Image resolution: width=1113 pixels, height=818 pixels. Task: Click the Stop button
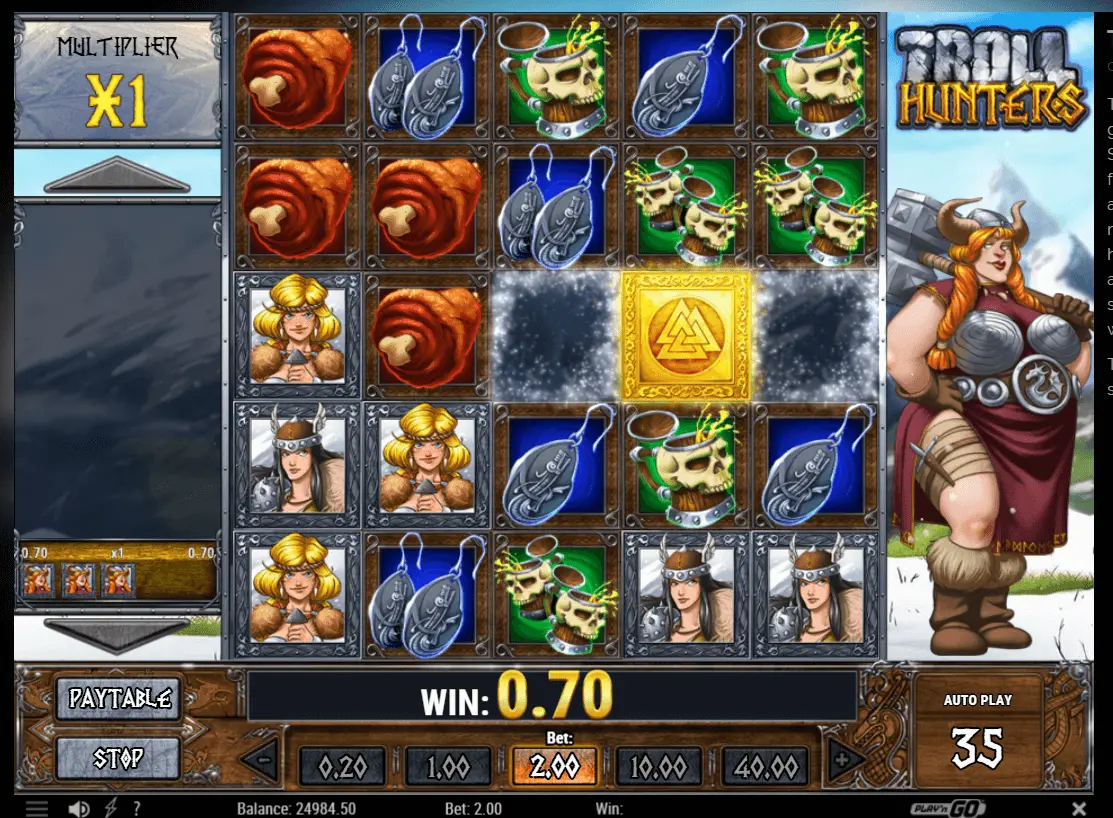coord(118,758)
